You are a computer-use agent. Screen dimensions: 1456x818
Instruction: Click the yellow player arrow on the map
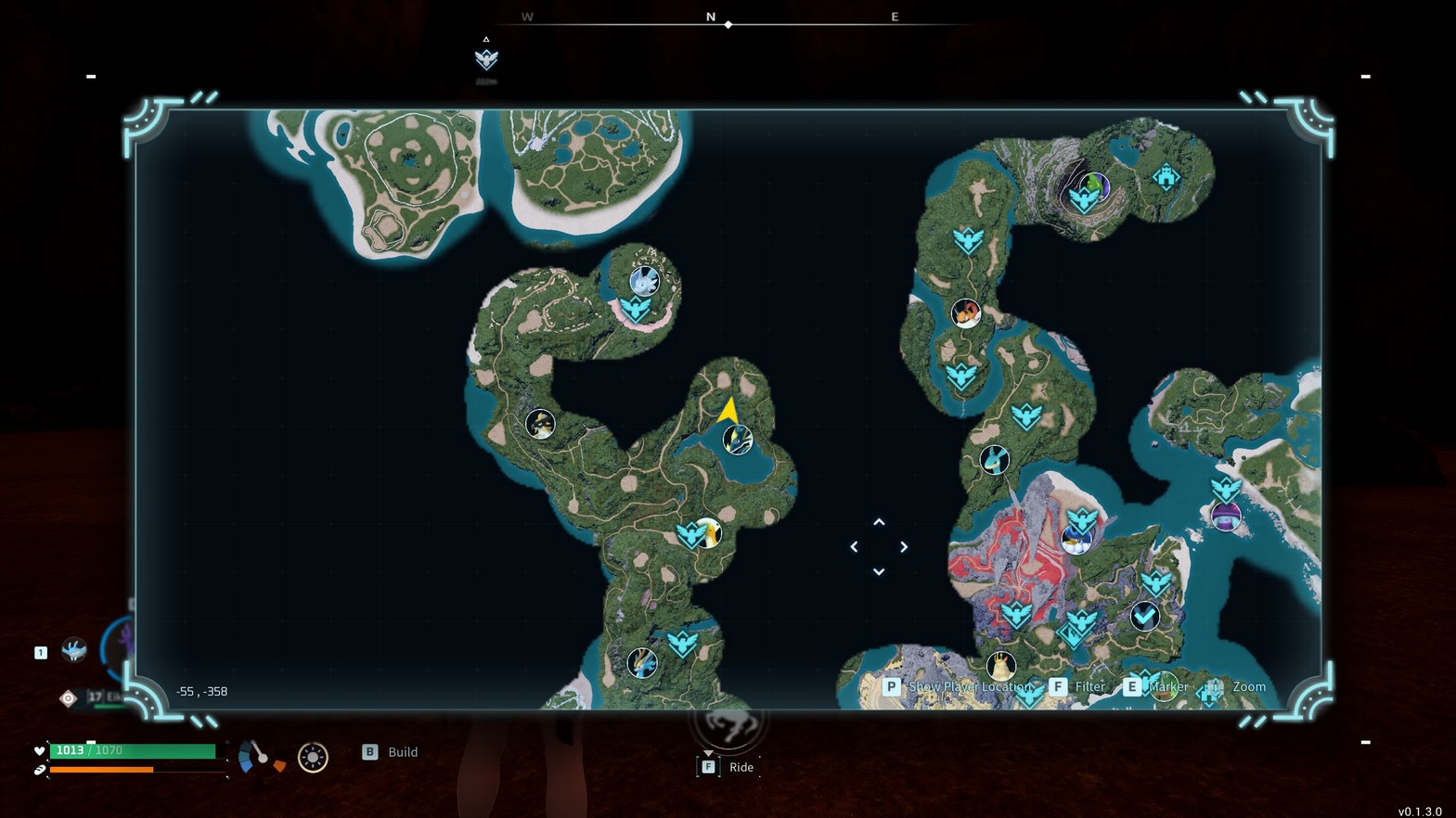click(x=728, y=410)
